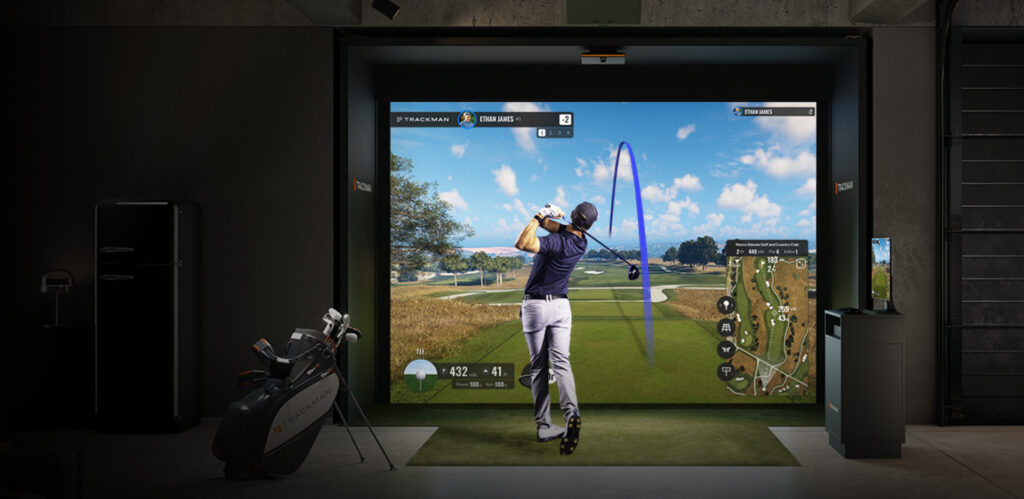Open the Ethan James leaderboard entry
The width and height of the screenshot is (1024, 499).
coord(773,112)
